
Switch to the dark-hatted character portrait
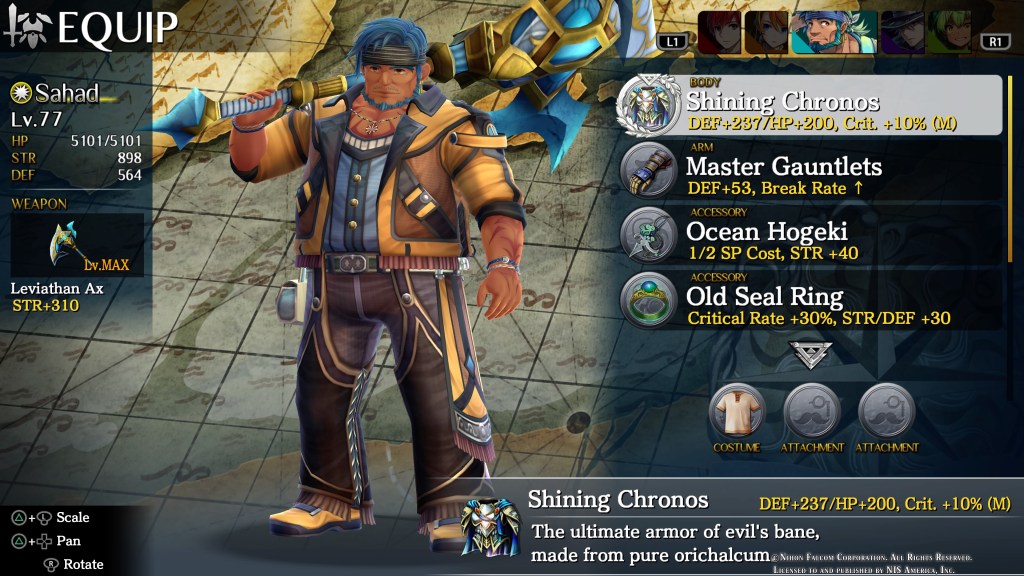tap(901, 32)
